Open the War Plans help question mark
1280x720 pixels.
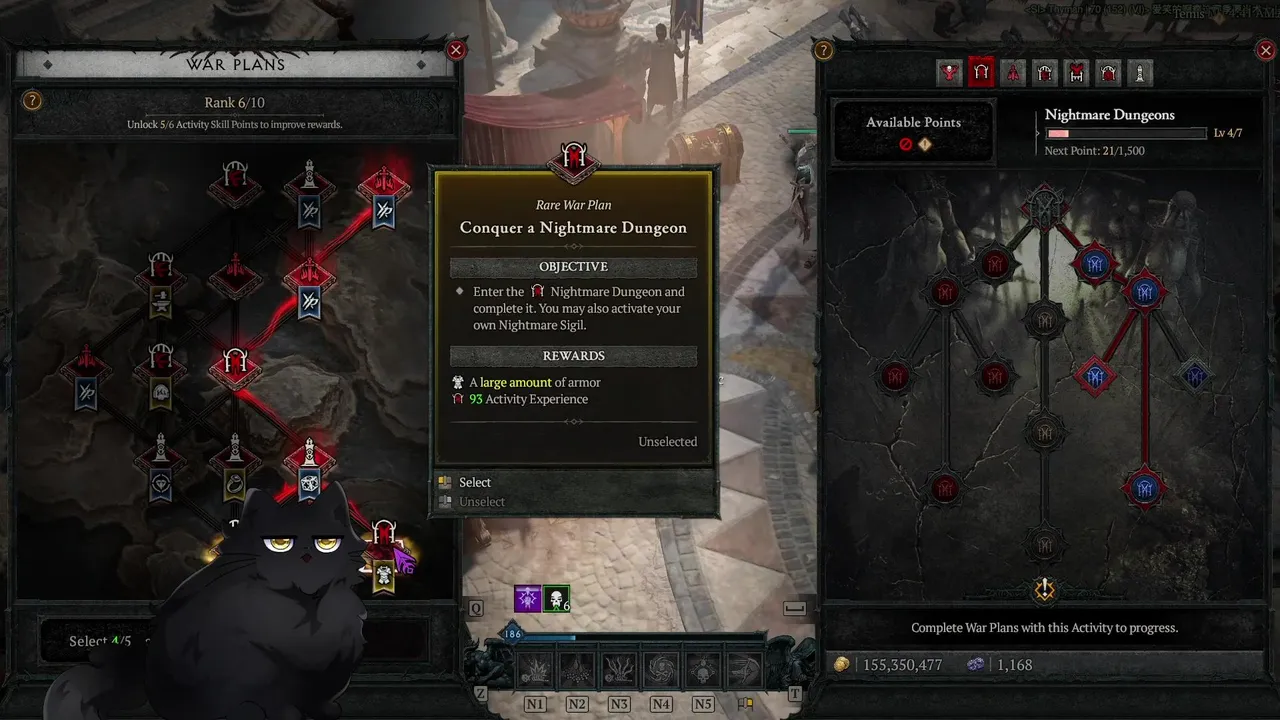coord(32,101)
